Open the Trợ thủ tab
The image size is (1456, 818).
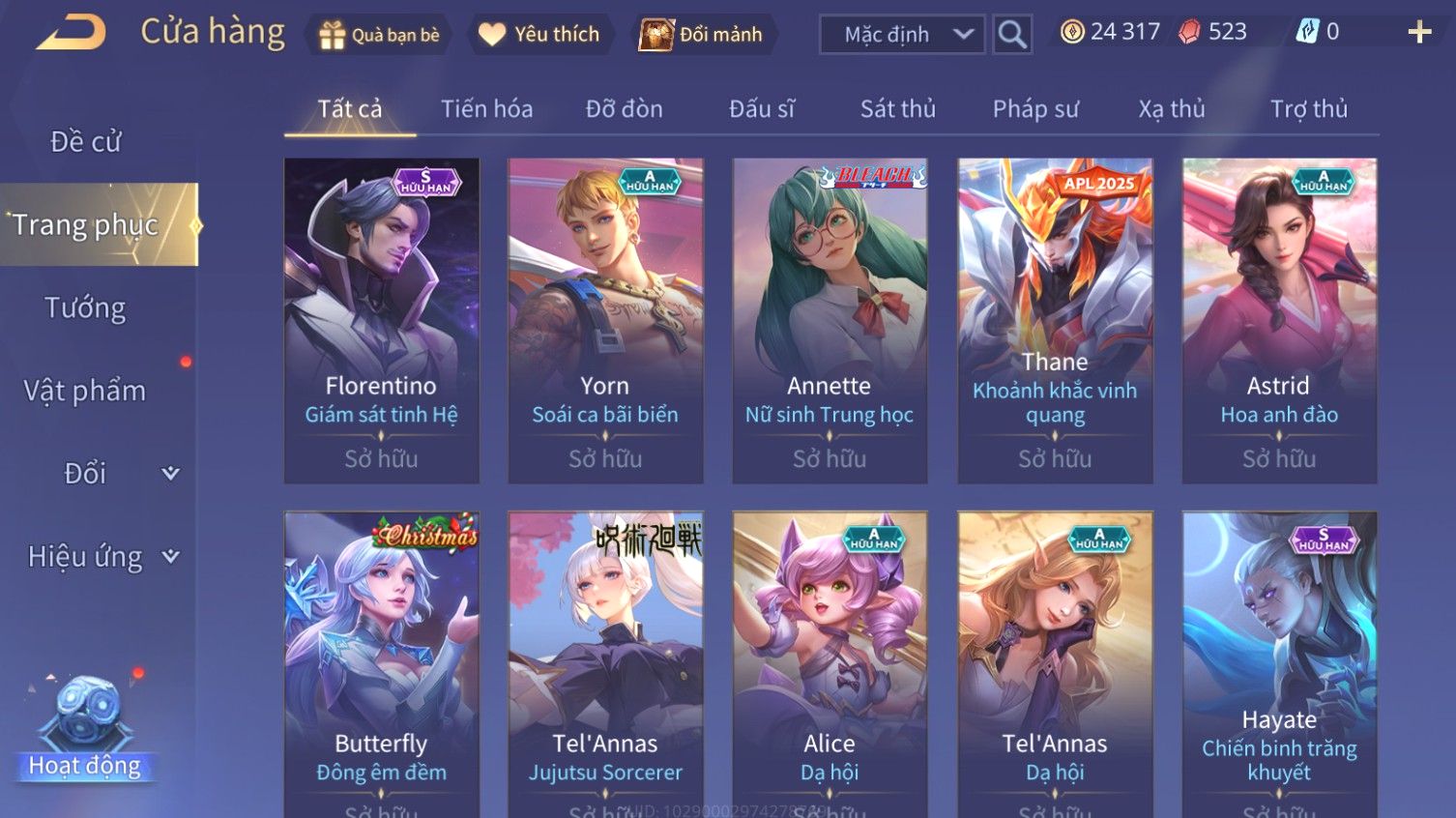coord(1308,109)
